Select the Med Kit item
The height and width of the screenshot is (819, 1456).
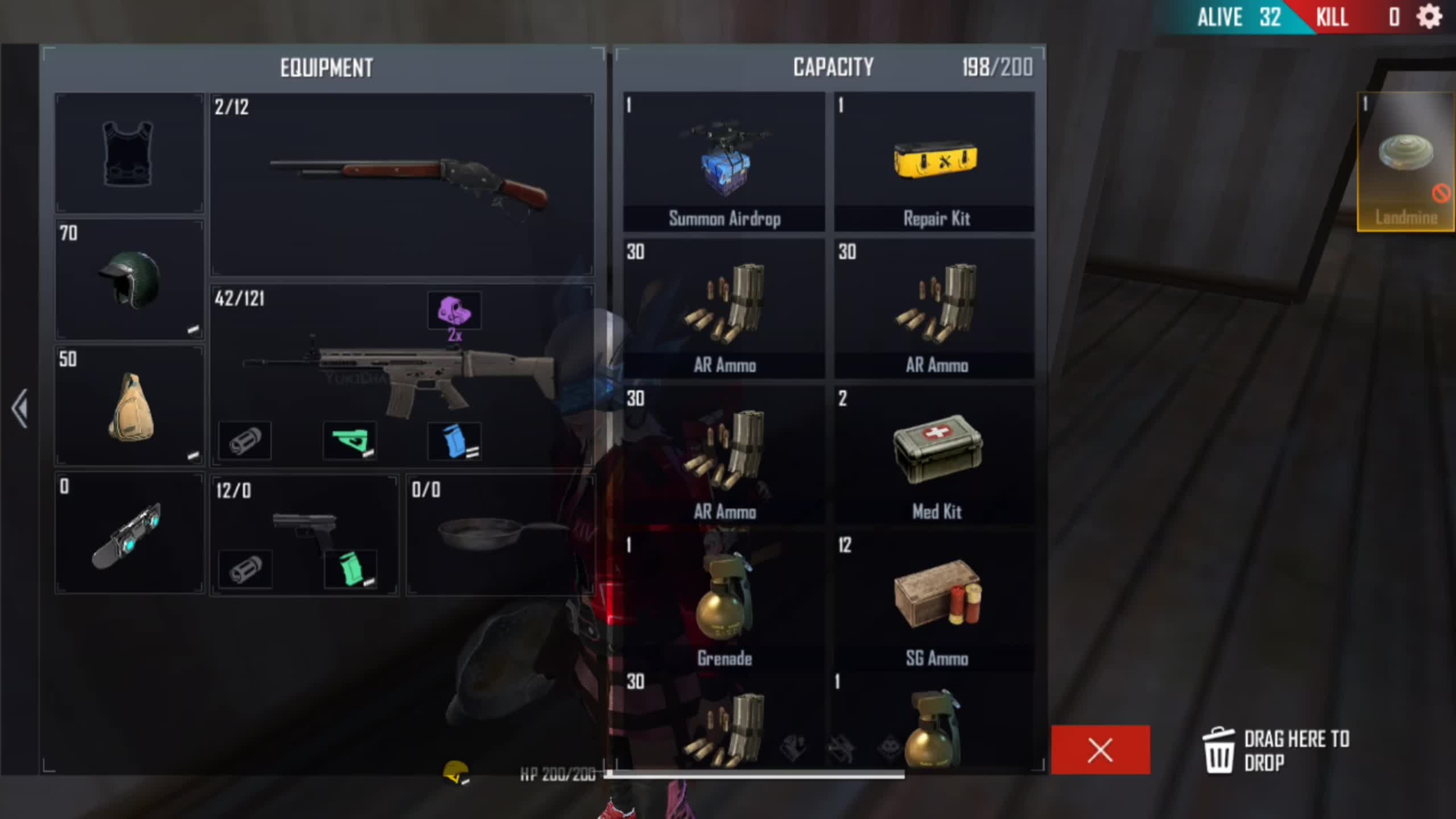pyautogui.click(x=936, y=455)
